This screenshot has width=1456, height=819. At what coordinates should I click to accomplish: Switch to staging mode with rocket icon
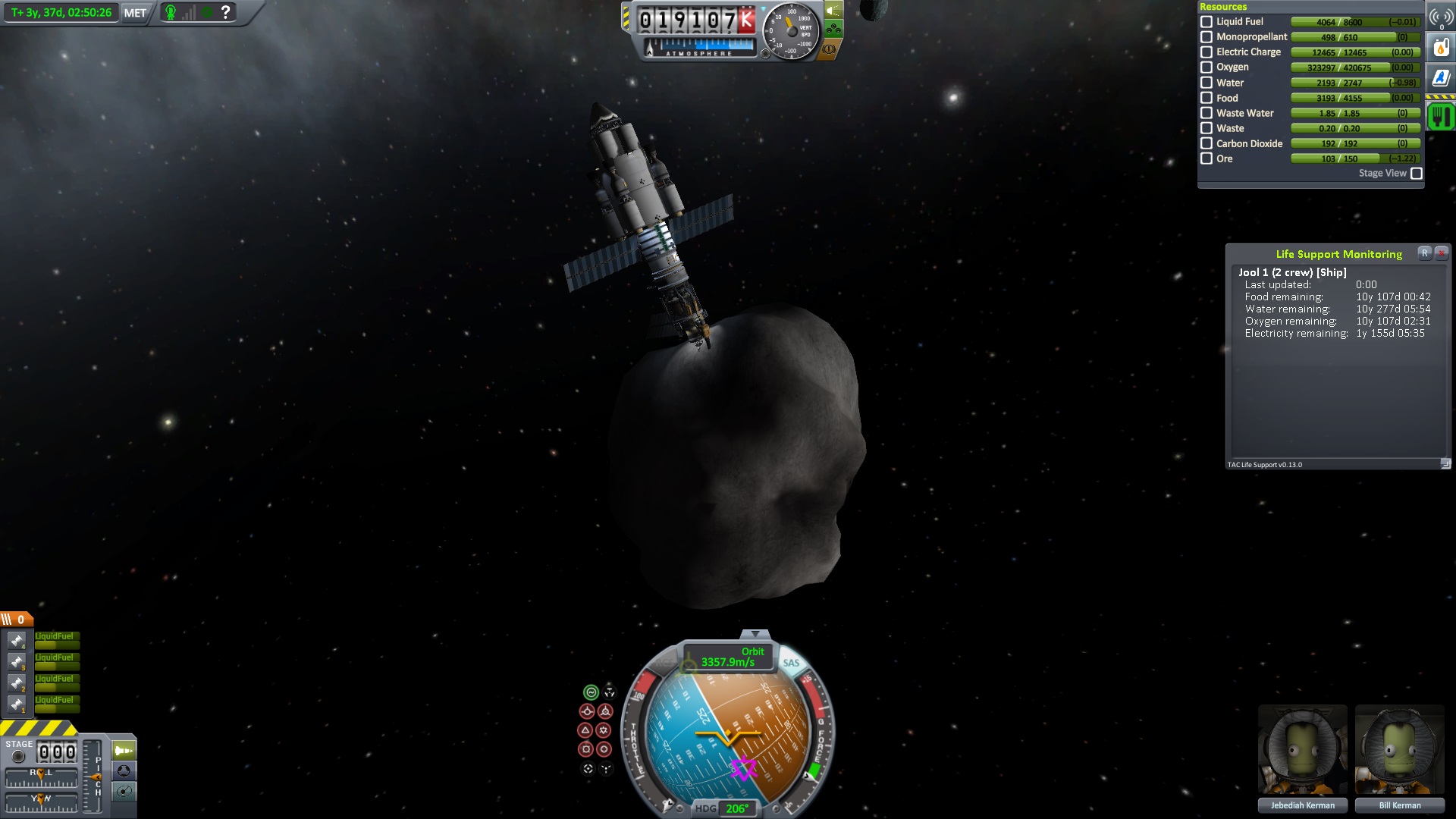pyautogui.click(x=124, y=751)
